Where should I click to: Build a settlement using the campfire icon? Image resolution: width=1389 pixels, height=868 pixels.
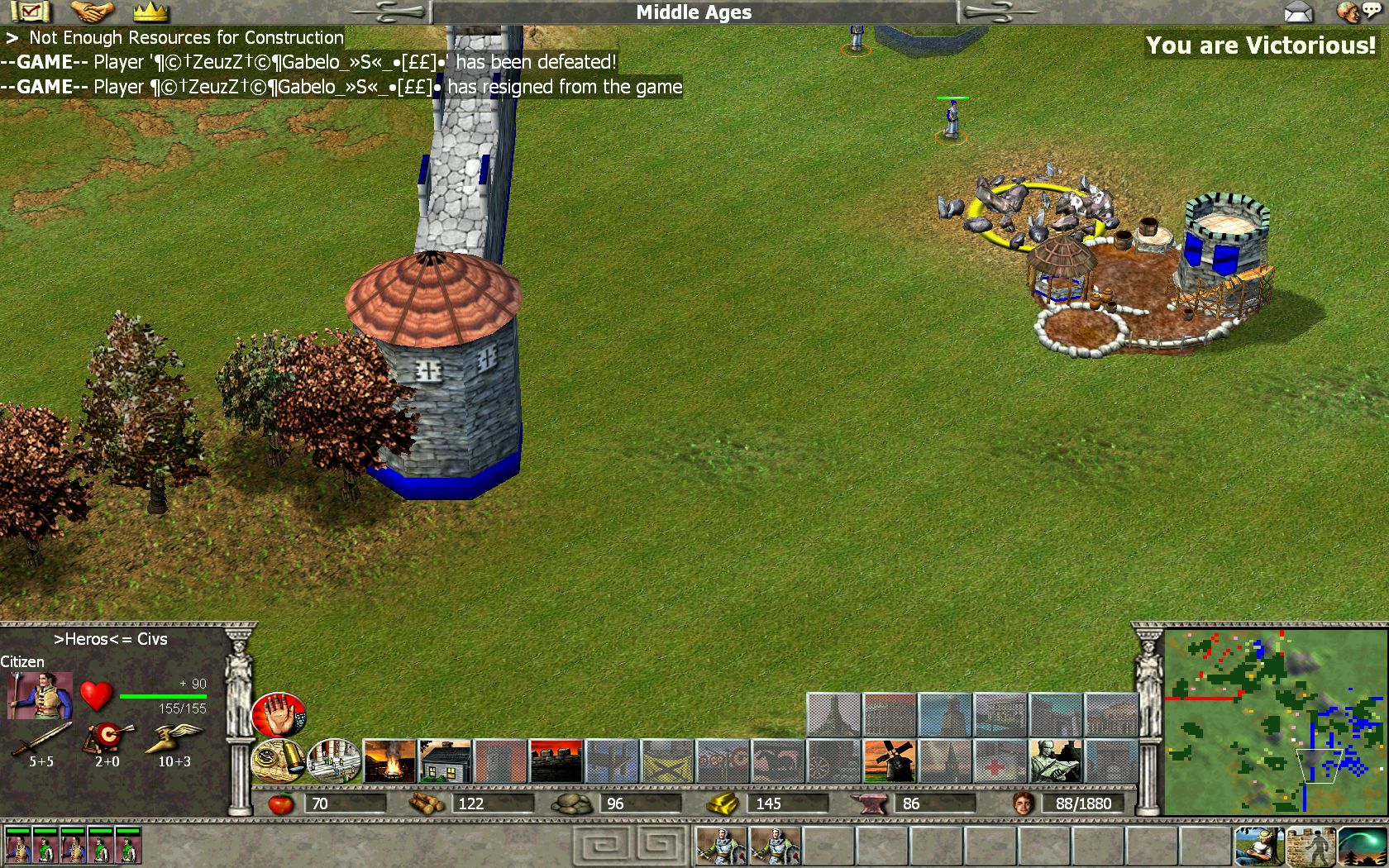pyautogui.click(x=389, y=761)
